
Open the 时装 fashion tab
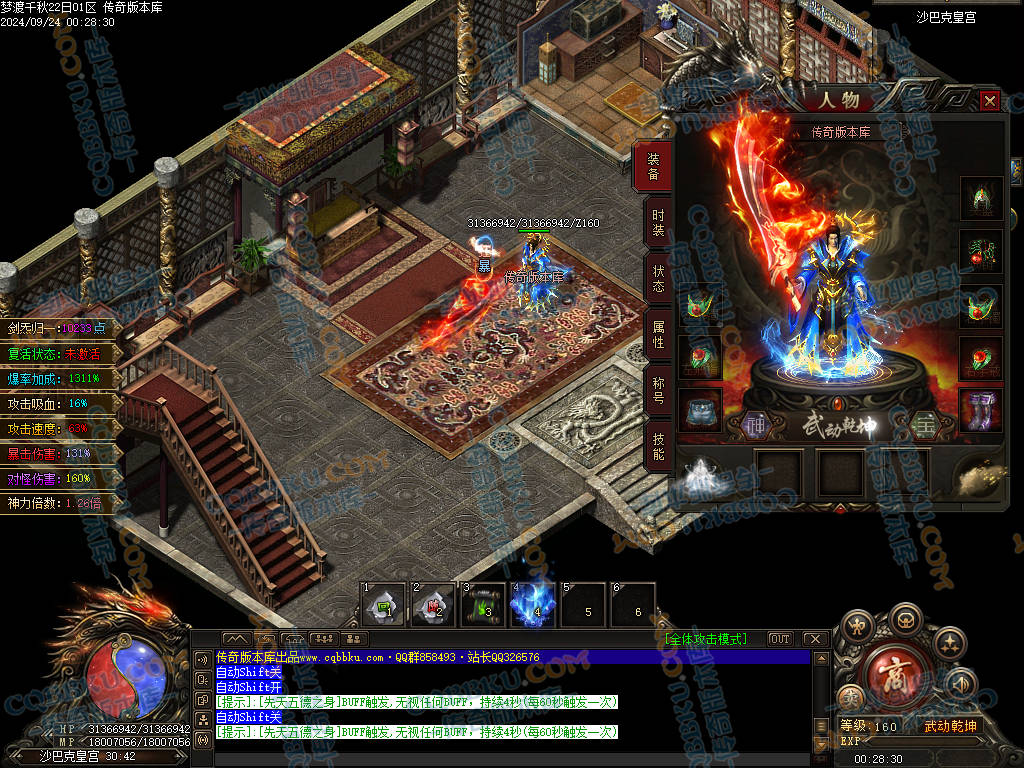tap(657, 222)
